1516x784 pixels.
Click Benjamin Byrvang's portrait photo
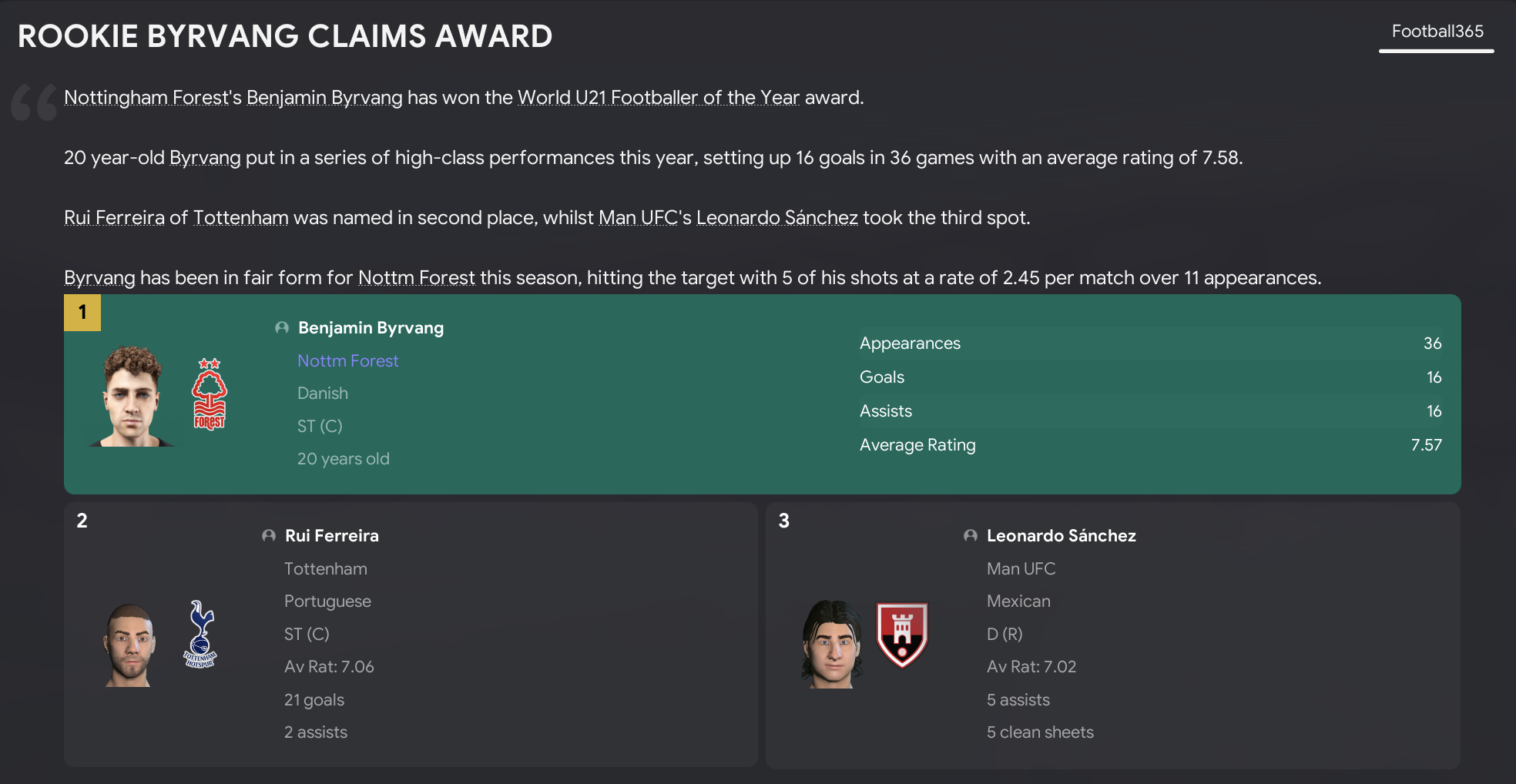[x=131, y=394]
